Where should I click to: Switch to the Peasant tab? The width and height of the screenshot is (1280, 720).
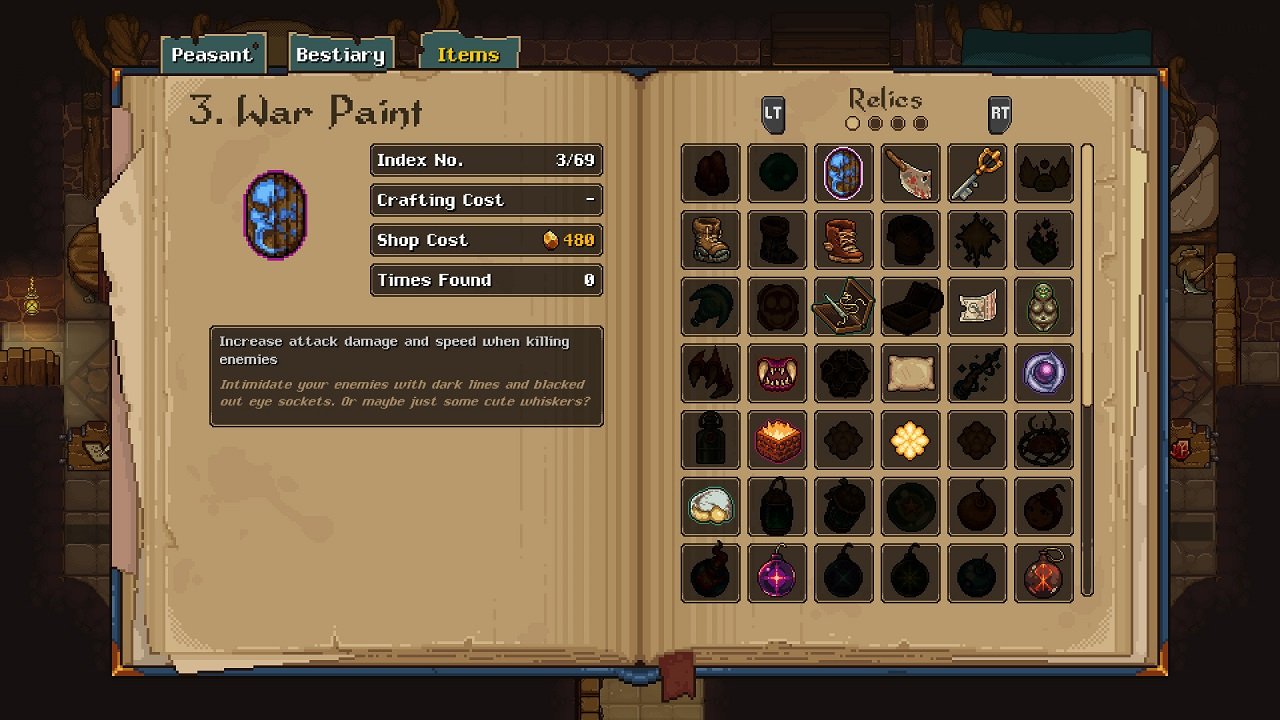pyautogui.click(x=213, y=55)
